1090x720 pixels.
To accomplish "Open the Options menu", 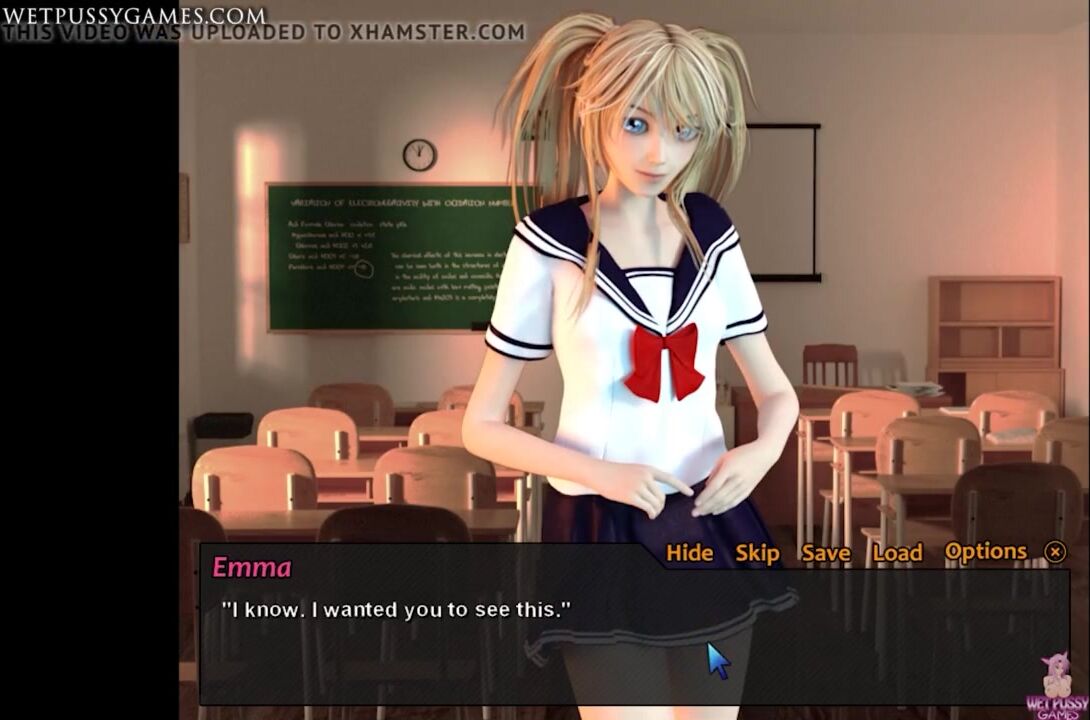I will tap(985, 552).
